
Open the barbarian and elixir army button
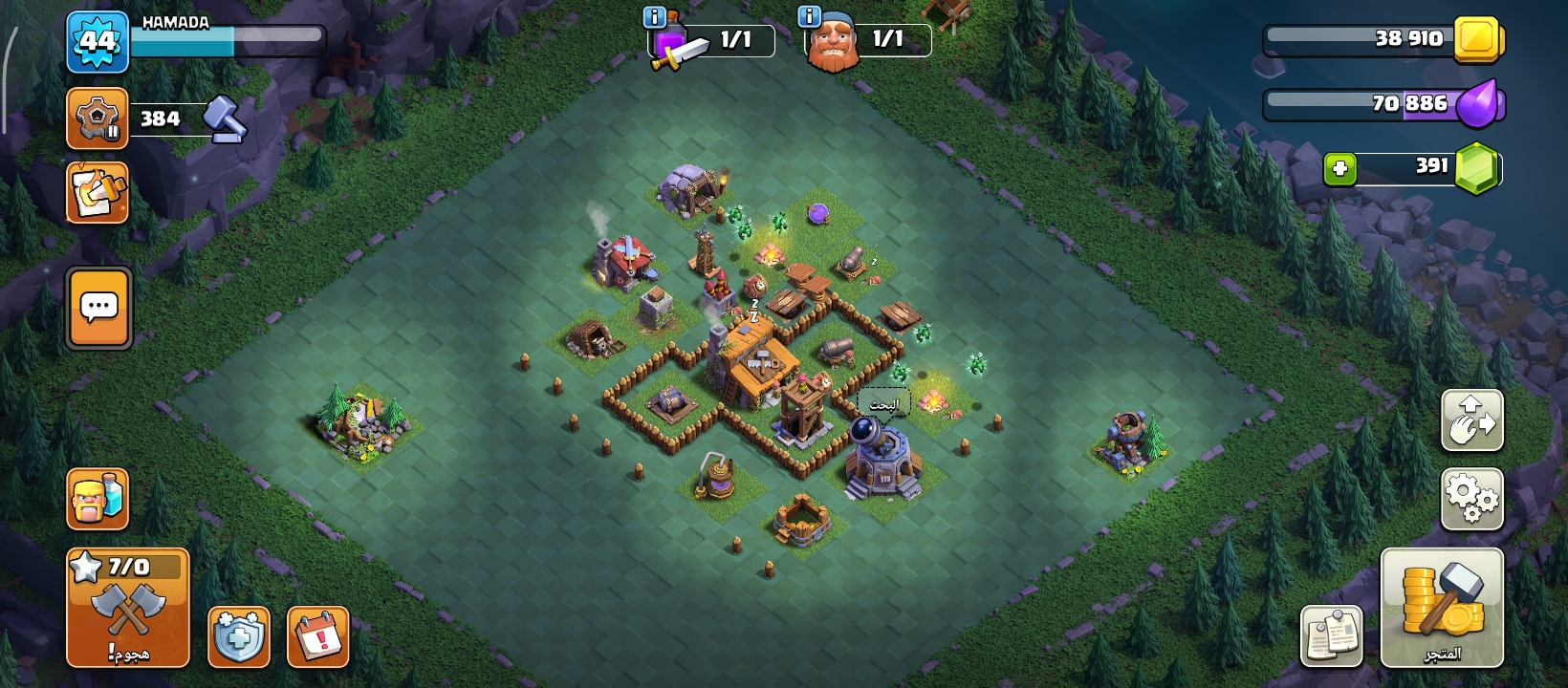(x=98, y=499)
